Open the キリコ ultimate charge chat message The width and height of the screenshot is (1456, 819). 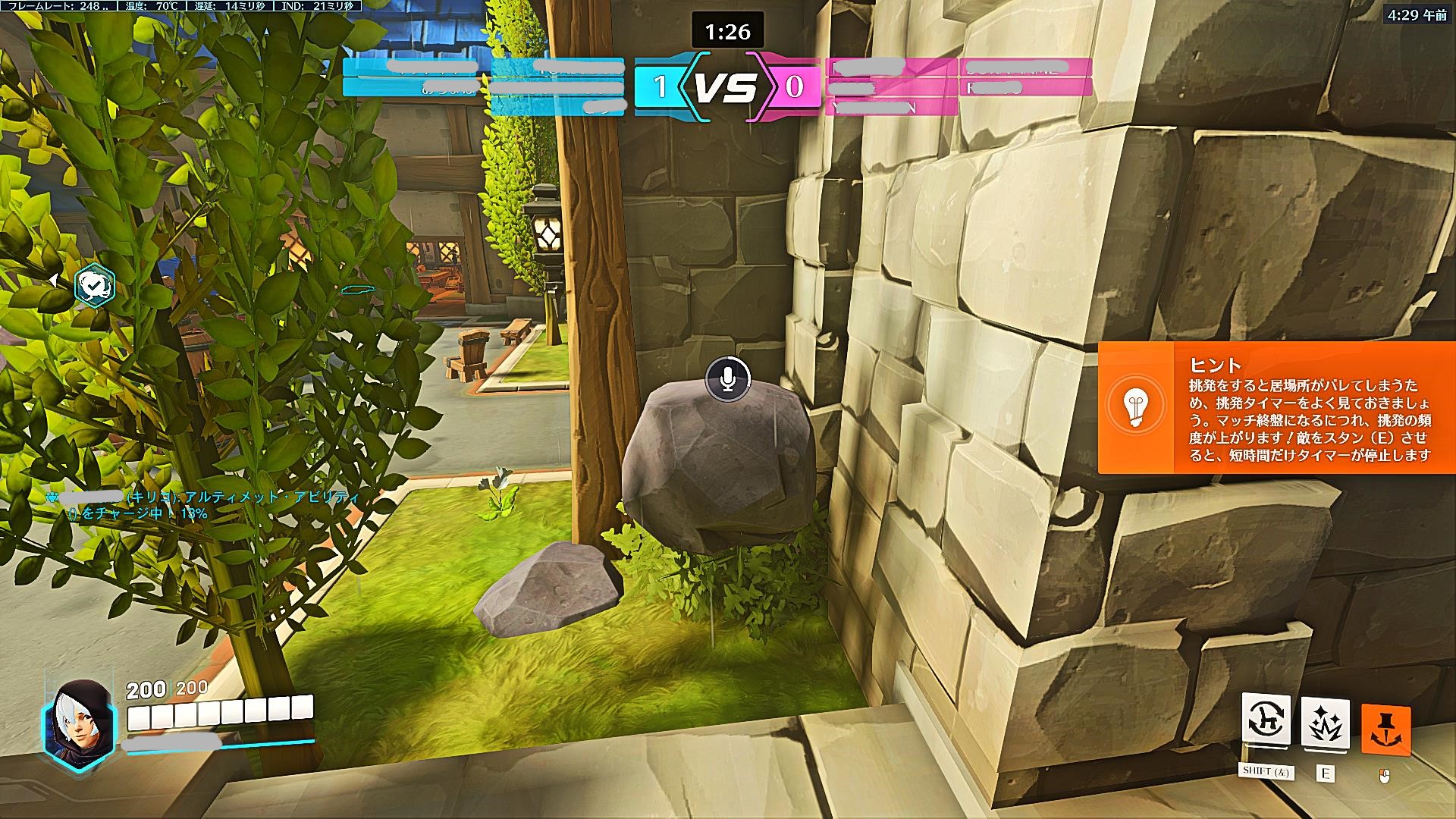point(205,505)
